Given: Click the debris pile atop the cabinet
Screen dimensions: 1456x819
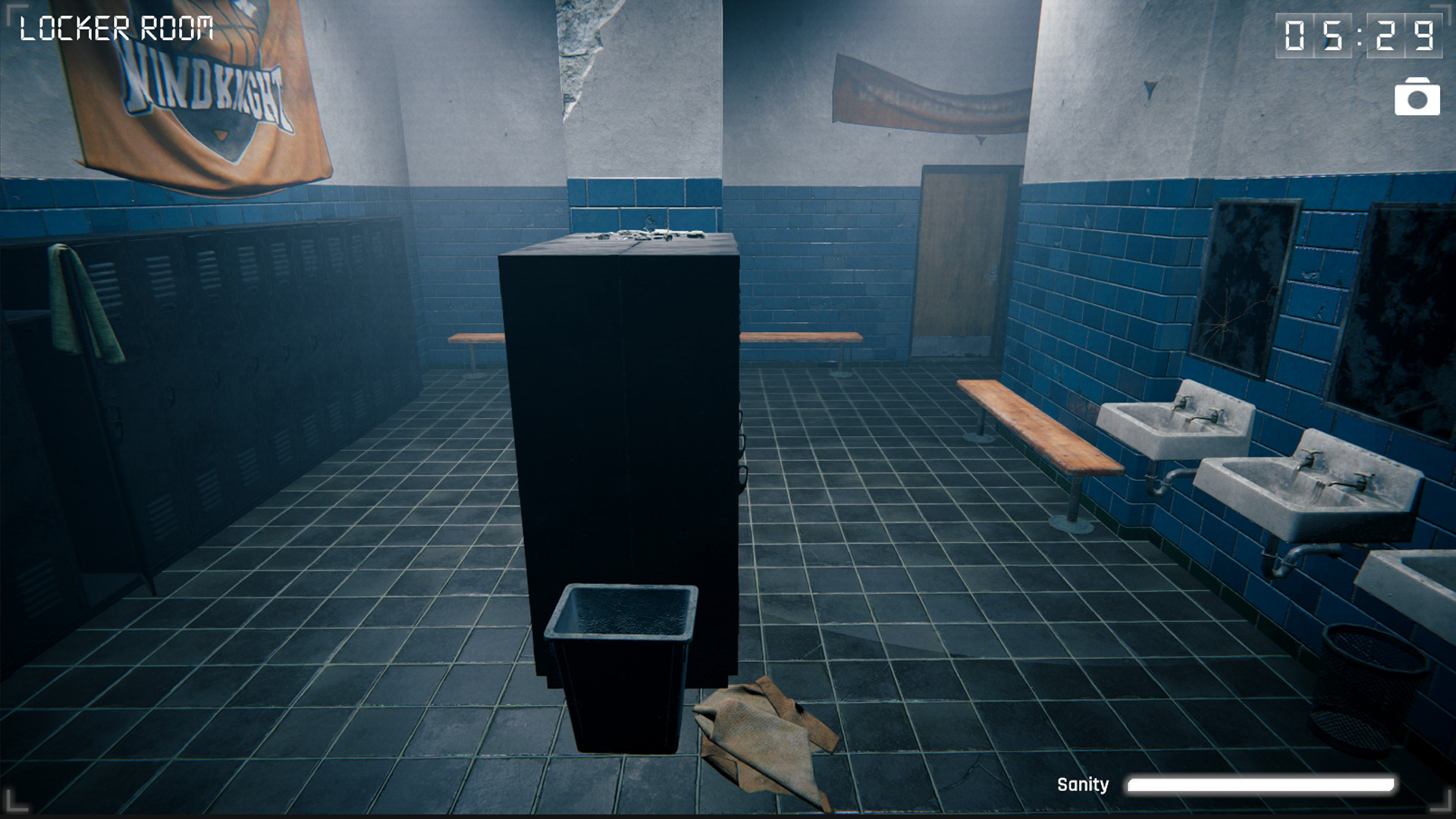Looking at the screenshot, I should click(x=645, y=234).
